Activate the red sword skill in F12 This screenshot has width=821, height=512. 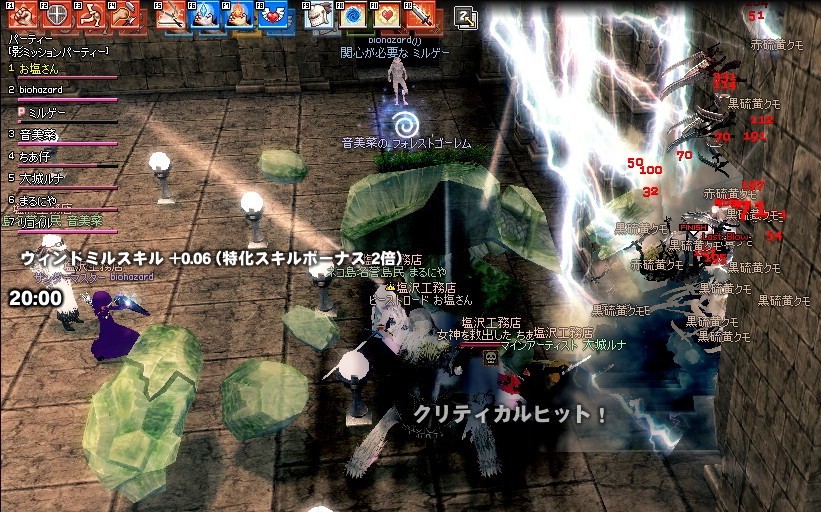click(x=421, y=16)
